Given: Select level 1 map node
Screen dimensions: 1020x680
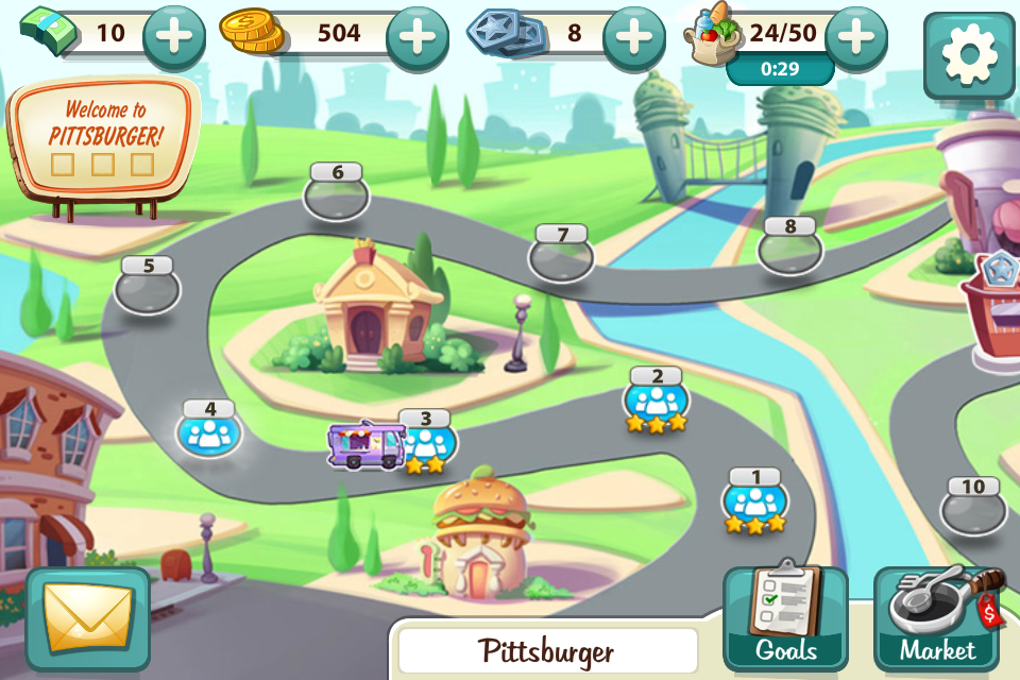Looking at the screenshot, I should coord(754,500).
